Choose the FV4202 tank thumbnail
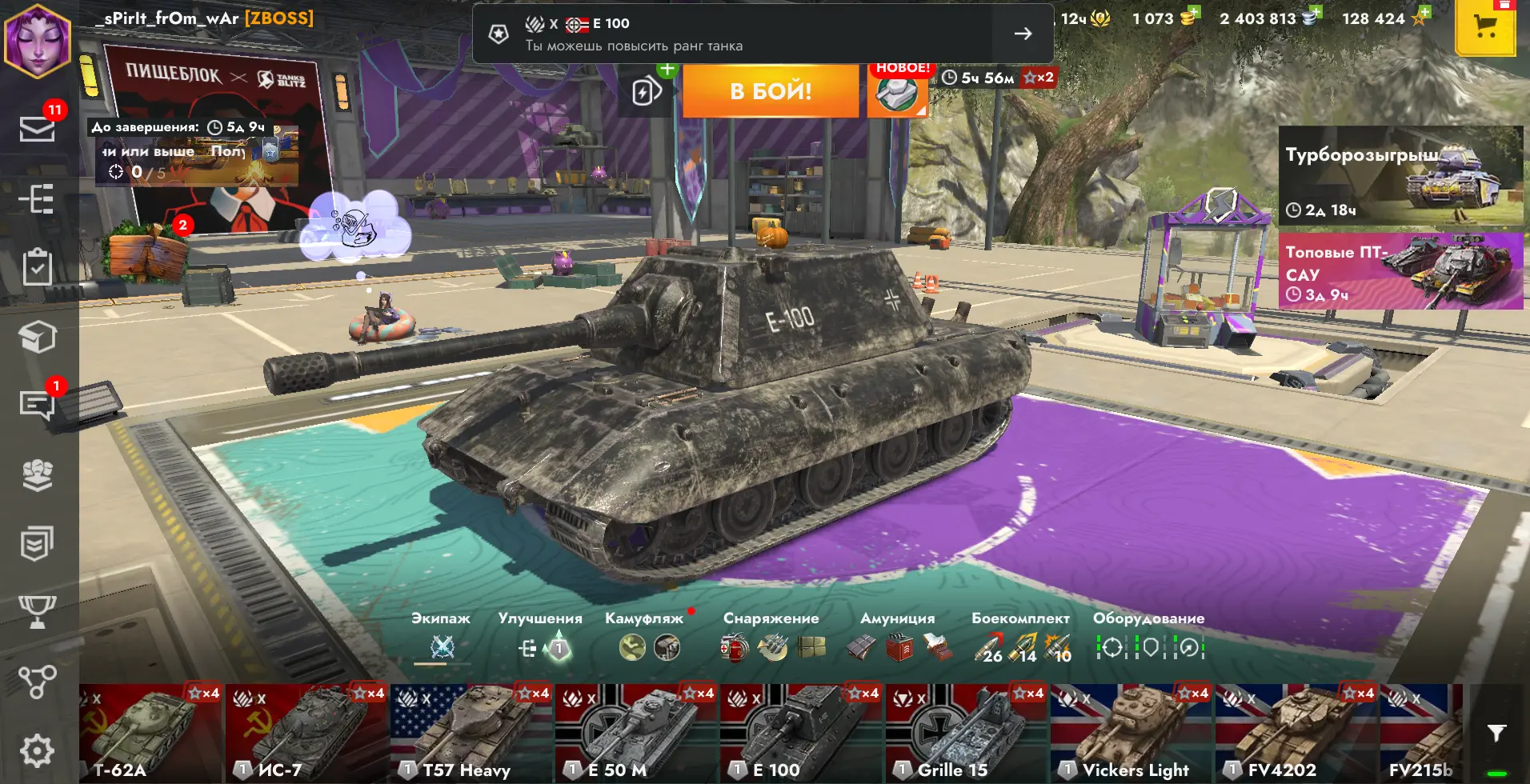The image size is (1530, 784). (1296, 733)
